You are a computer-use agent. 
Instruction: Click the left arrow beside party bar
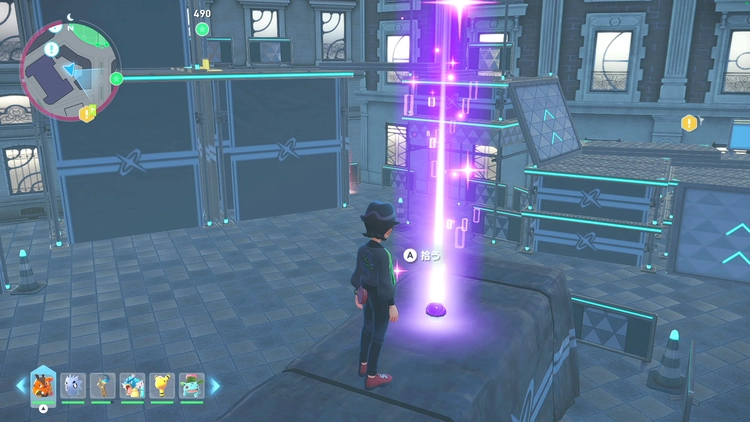tap(20, 386)
